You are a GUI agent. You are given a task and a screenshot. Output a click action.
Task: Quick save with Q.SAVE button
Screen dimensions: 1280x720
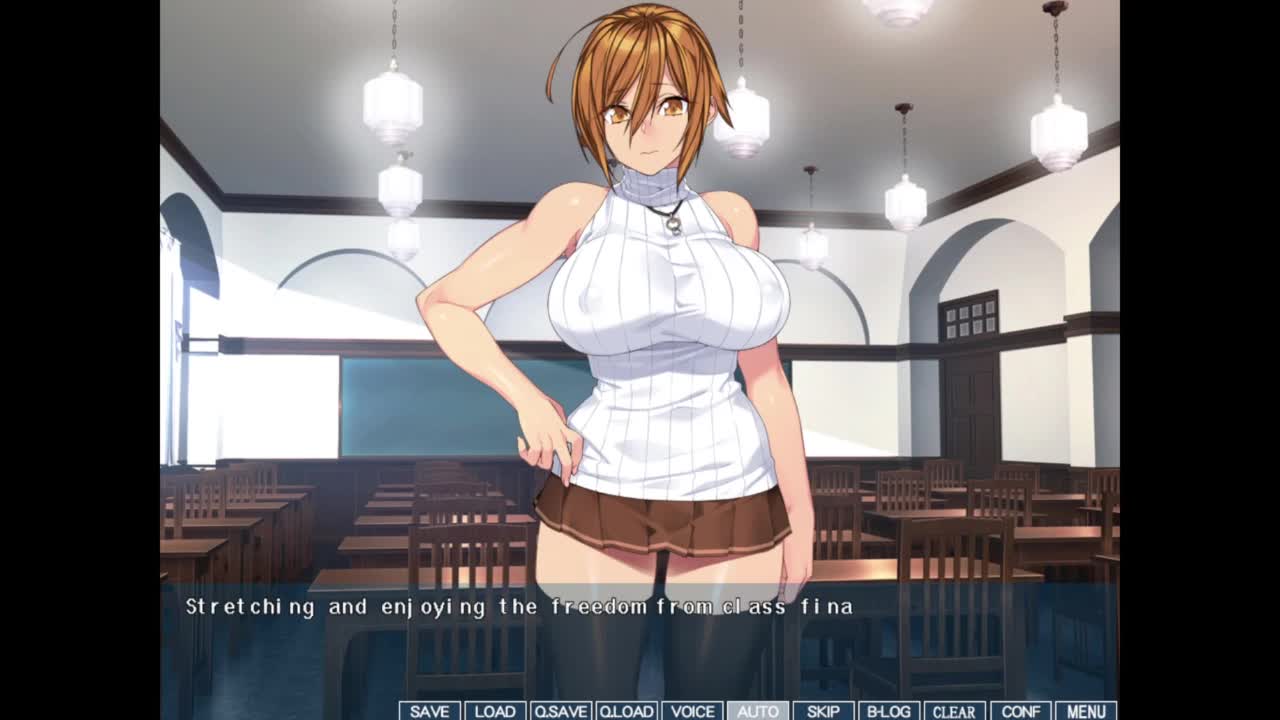(x=560, y=711)
